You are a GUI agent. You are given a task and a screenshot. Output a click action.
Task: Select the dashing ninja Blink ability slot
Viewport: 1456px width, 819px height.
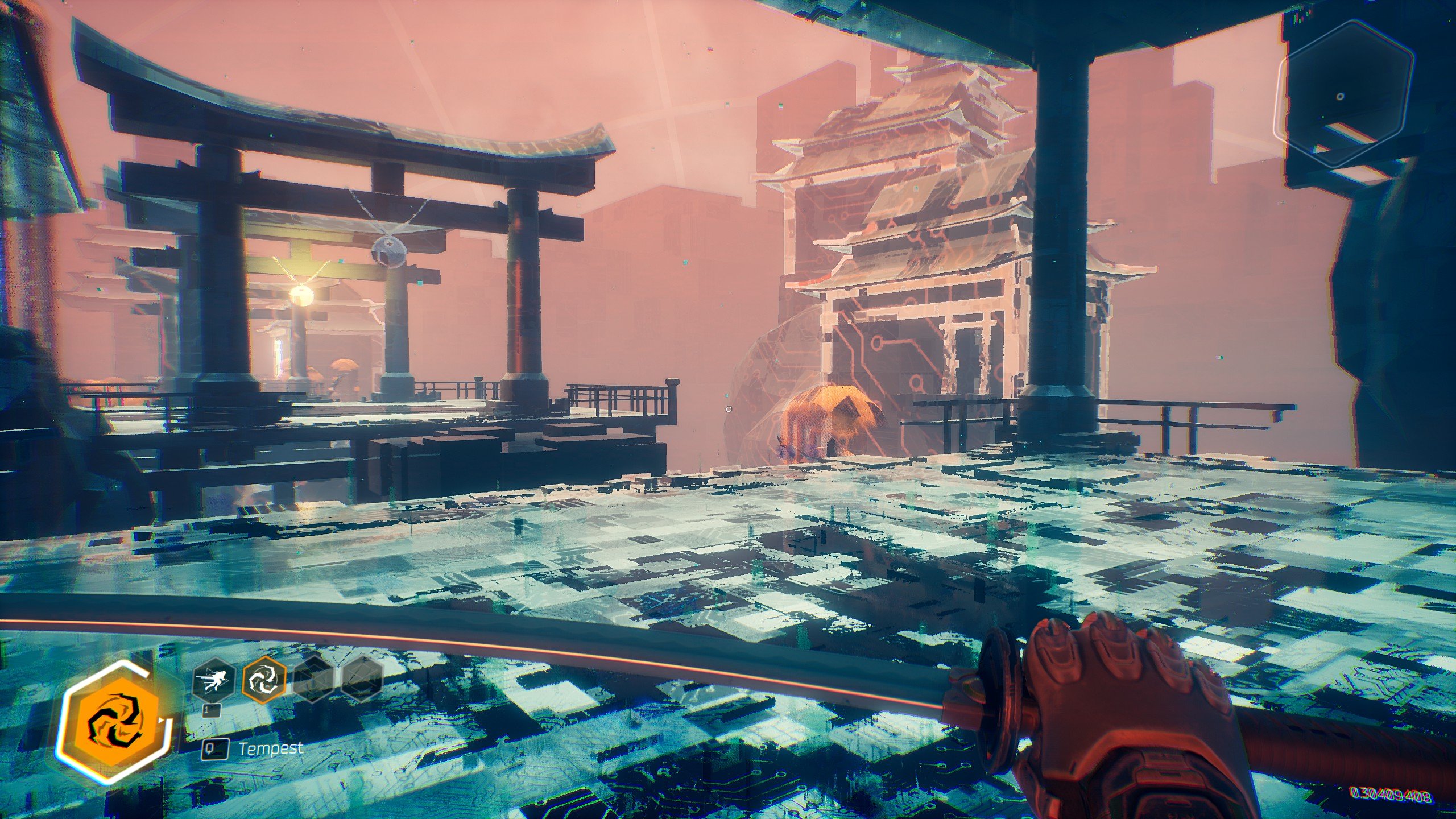214,681
